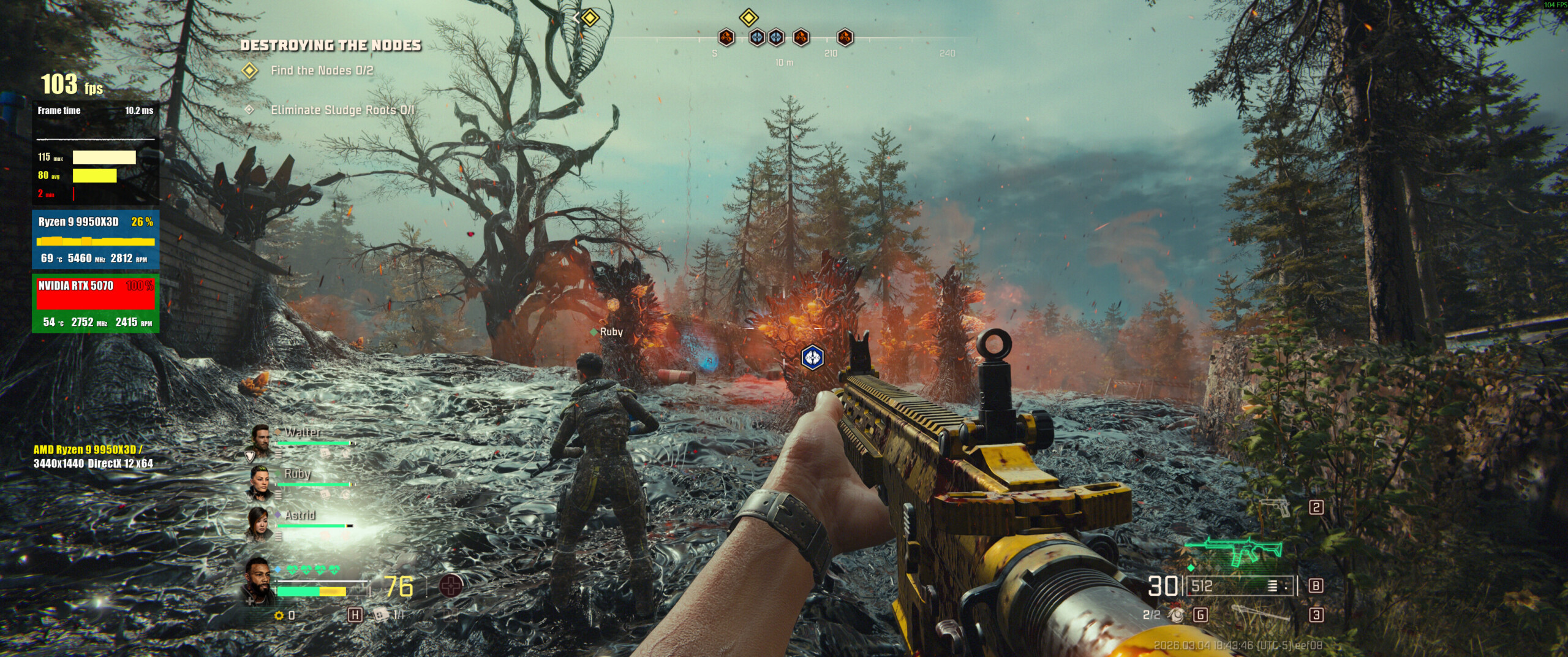The width and height of the screenshot is (1568, 657).
Task: Click Ruby's squad portrait
Action: [260, 482]
